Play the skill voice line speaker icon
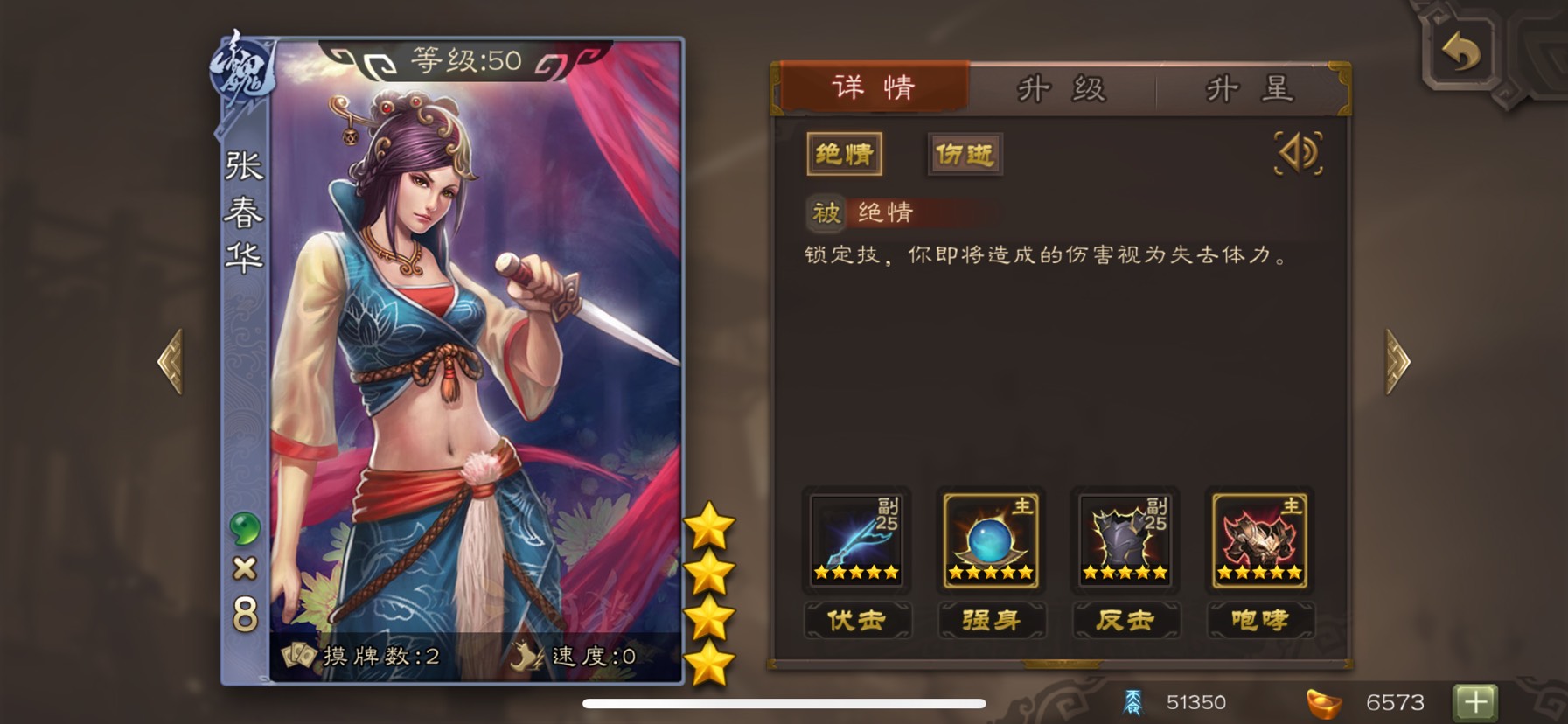Screen dimensions: 1568x724 pos(1299,154)
